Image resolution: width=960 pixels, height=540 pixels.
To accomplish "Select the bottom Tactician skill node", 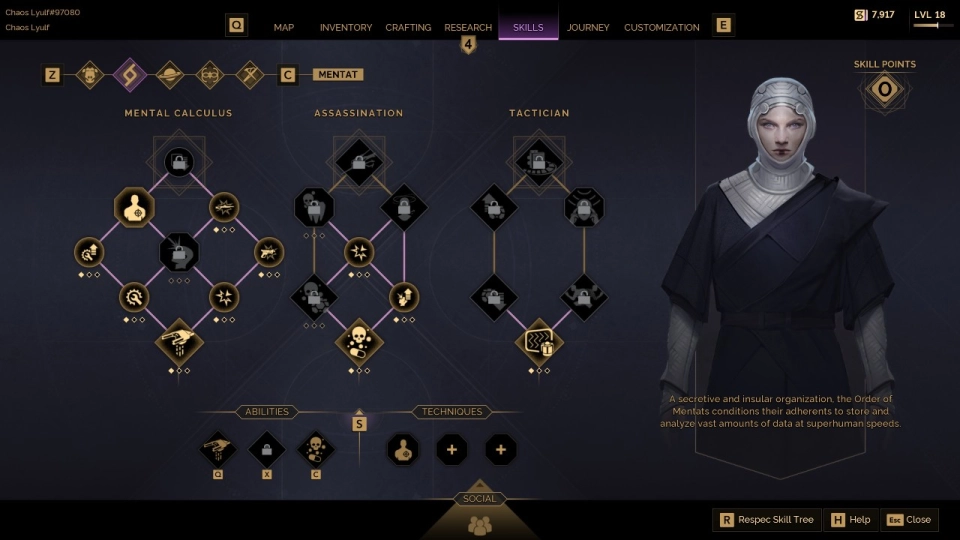I will point(539,342).
